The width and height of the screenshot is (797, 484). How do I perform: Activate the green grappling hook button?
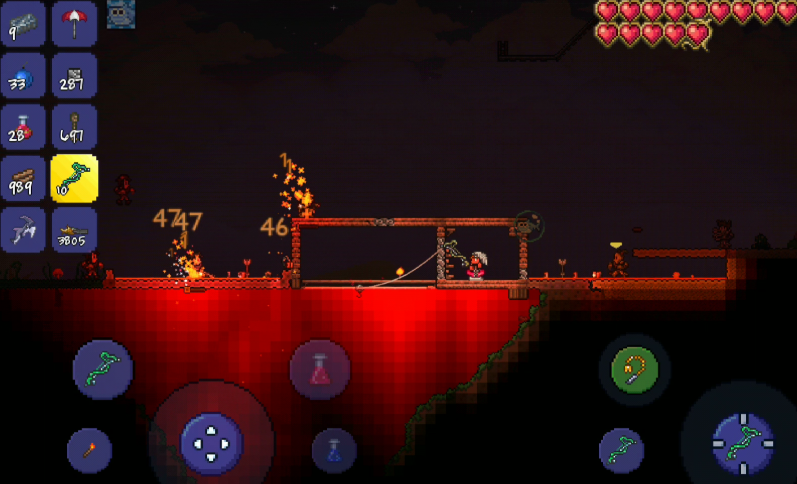click(634, 369)
